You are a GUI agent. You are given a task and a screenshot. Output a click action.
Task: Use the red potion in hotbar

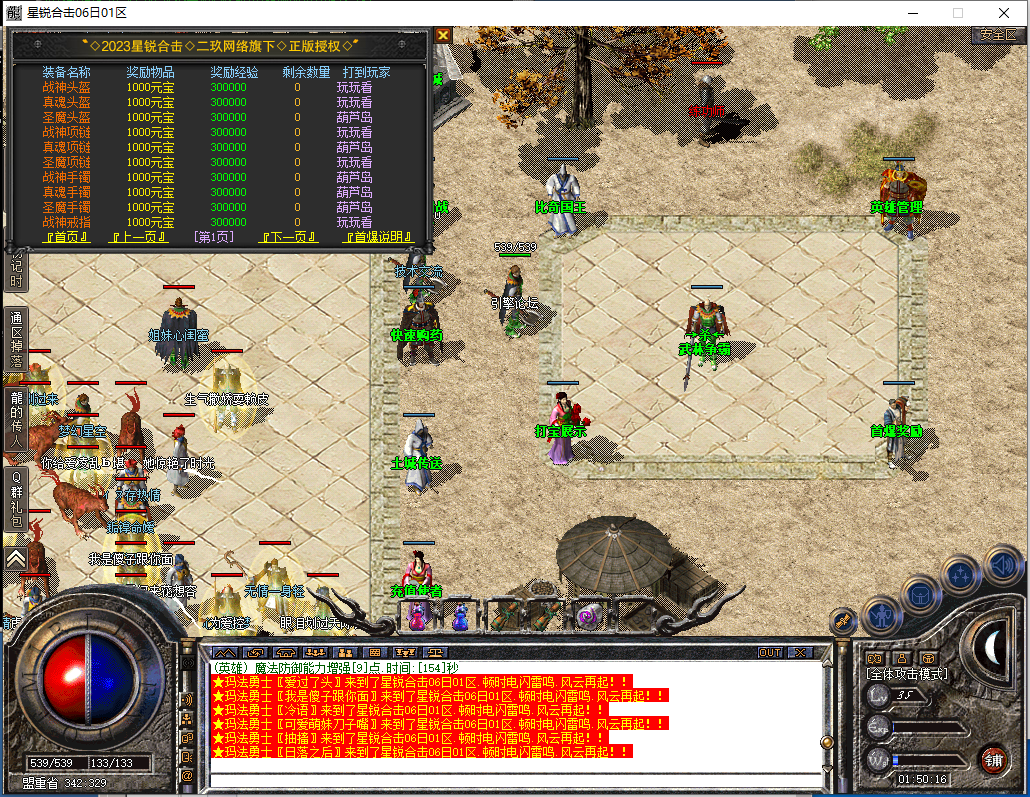tap(418, 616)
